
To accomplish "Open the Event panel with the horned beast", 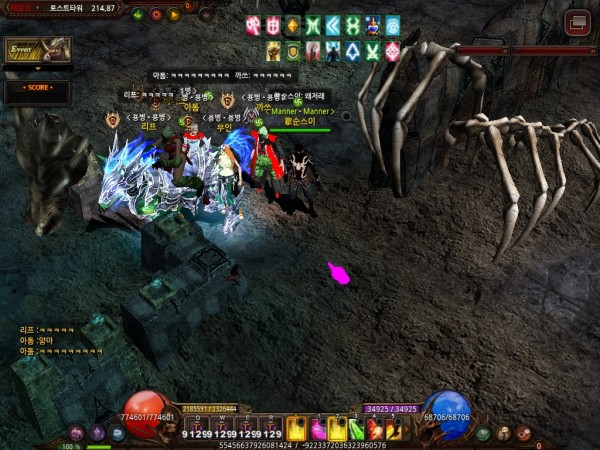I will (x=36, y=49).
